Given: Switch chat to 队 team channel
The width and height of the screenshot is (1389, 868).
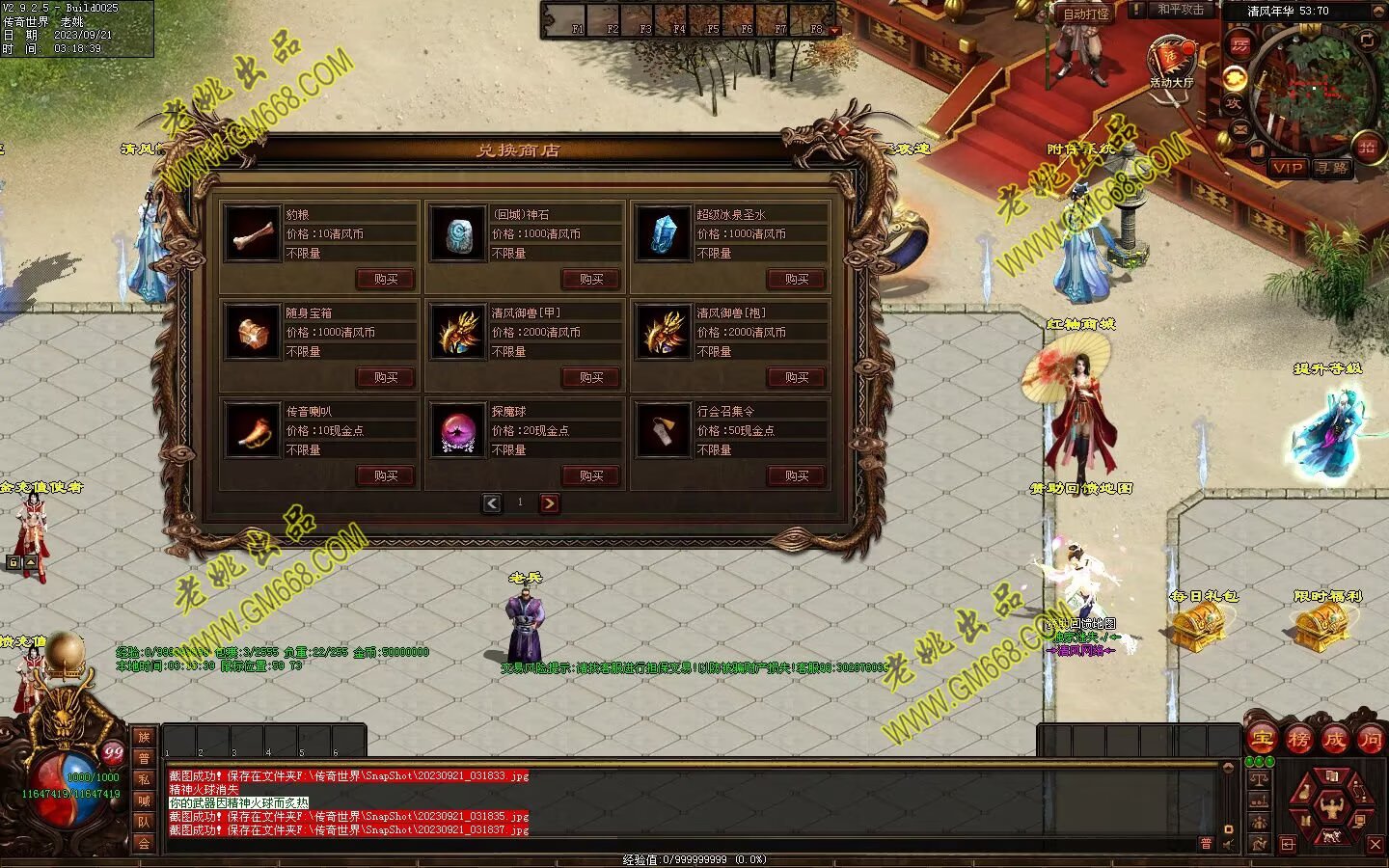Looking at the screenshot, I should (144, 822).
